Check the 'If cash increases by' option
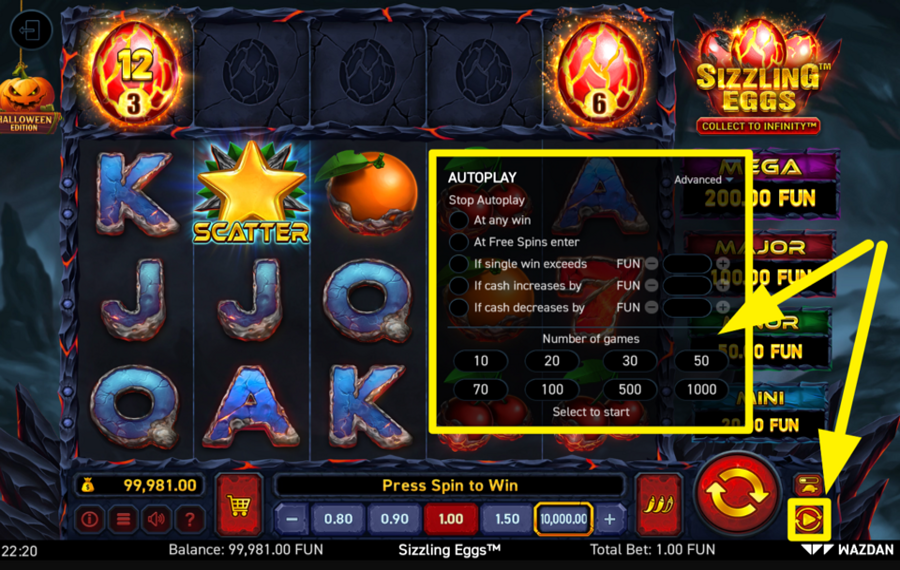The width and height of the screenshot is (900, 570). (459, 286)
